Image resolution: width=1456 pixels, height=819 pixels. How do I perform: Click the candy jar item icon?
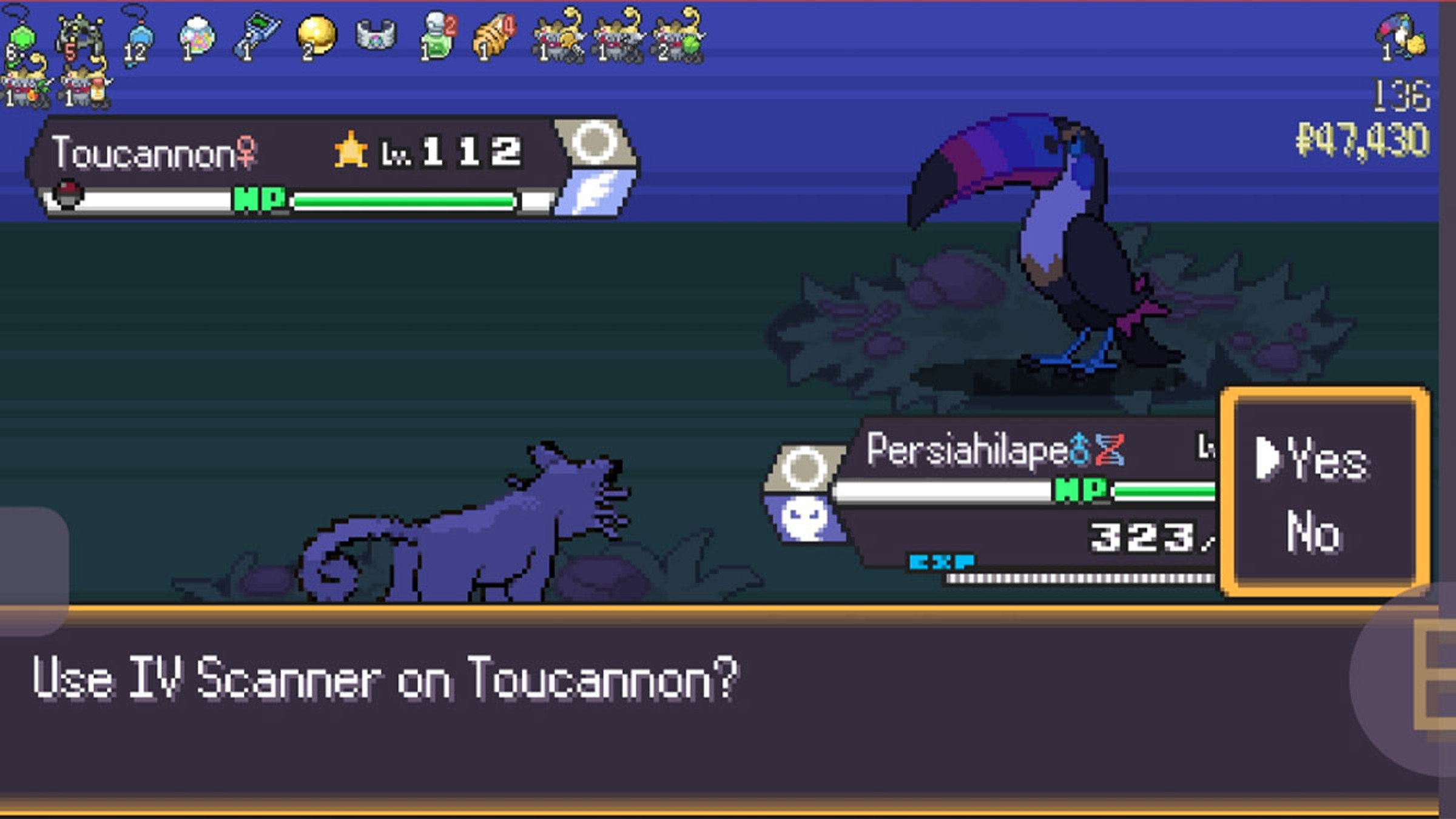point(197,36)
